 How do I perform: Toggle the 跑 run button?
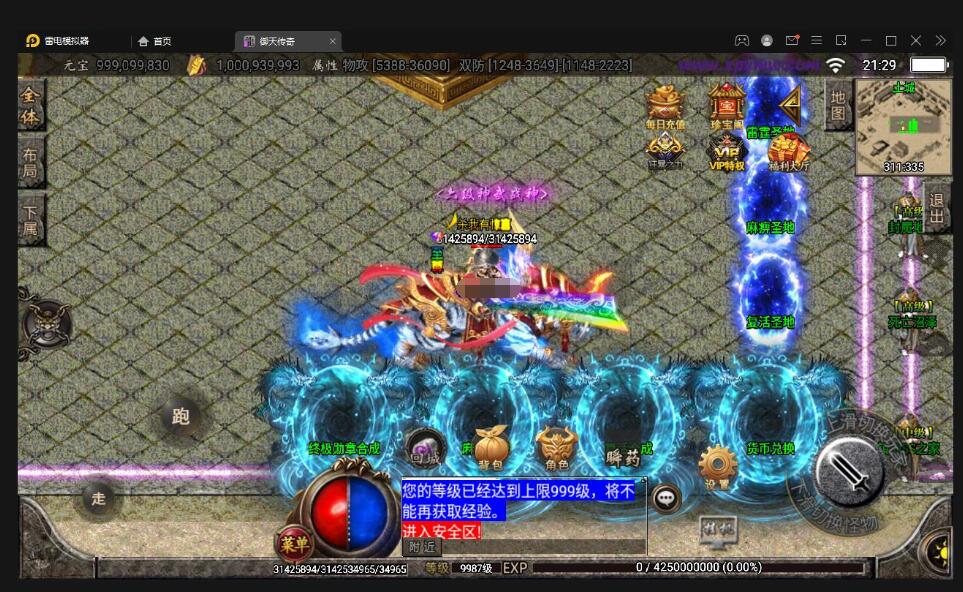pyautogui.click(x=181, y=417)
